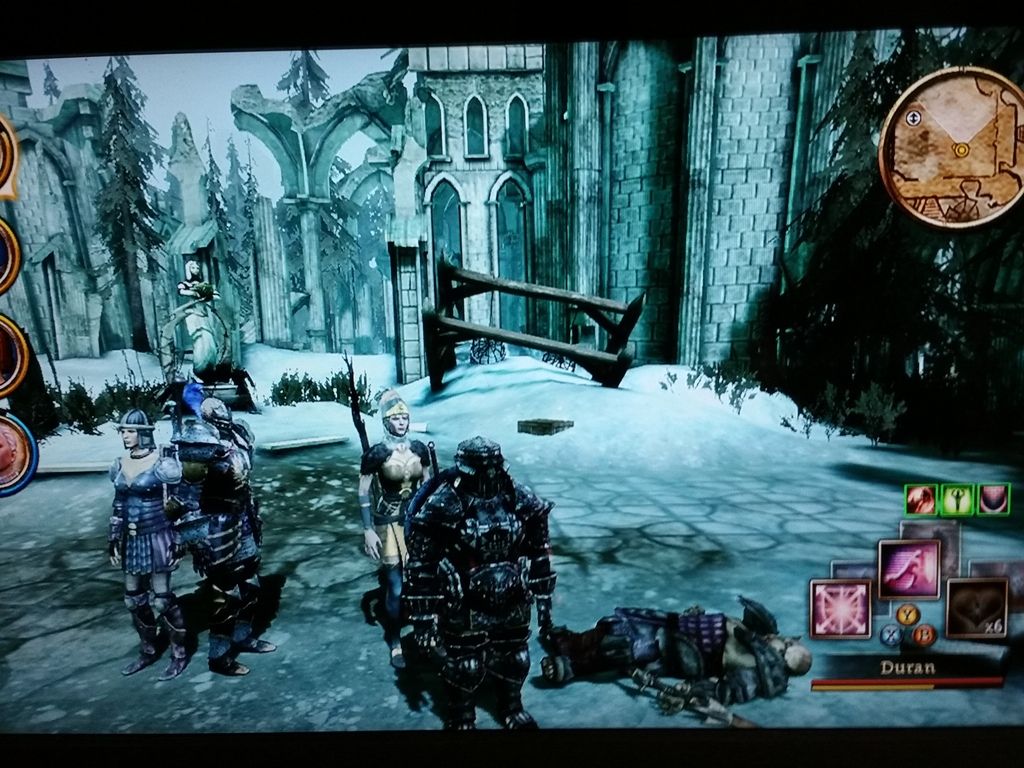Click the green glowing figure status icon
The height and width of the screenshot is (768, 1024).
click(957, 499)
